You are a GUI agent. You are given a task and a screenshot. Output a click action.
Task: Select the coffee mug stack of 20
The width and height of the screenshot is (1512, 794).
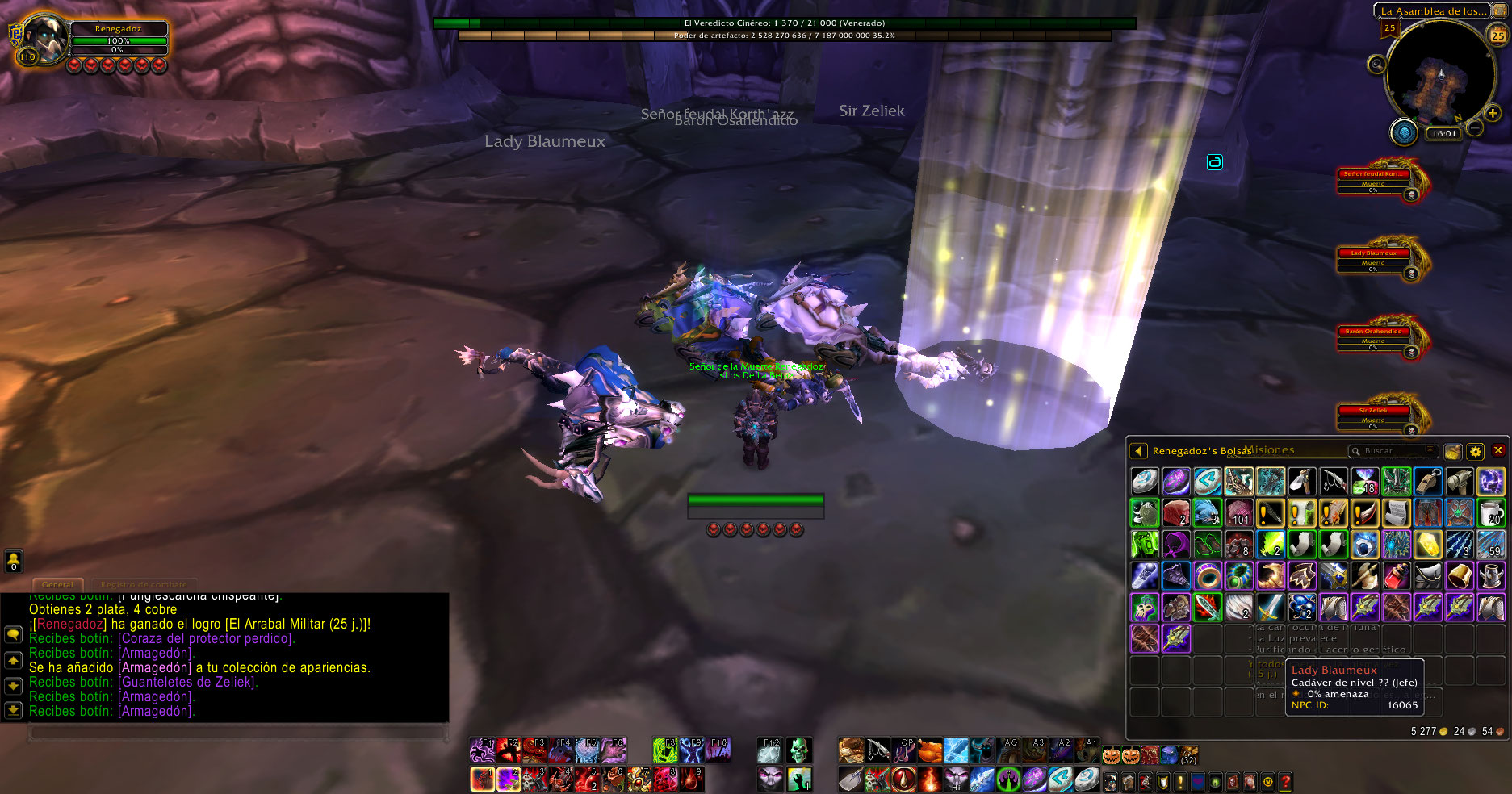point(1490,513)
